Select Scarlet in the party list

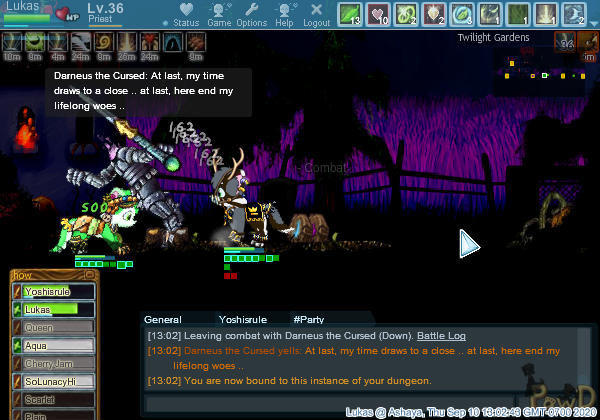pos(56,400)
